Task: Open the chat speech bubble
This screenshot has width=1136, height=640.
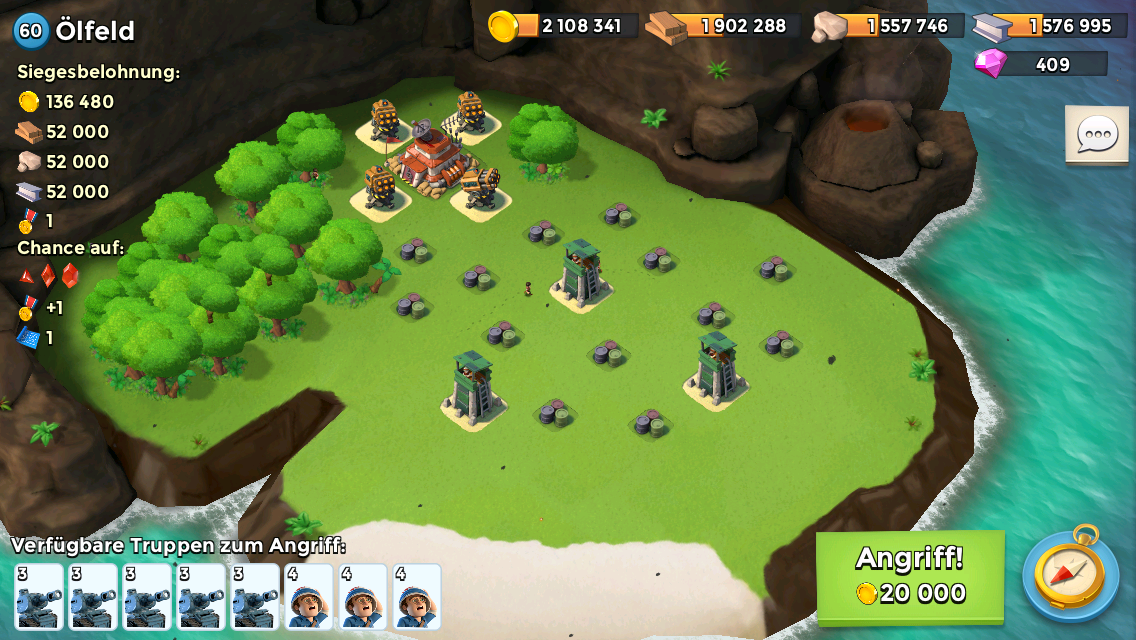Action: coord(1096,134)
